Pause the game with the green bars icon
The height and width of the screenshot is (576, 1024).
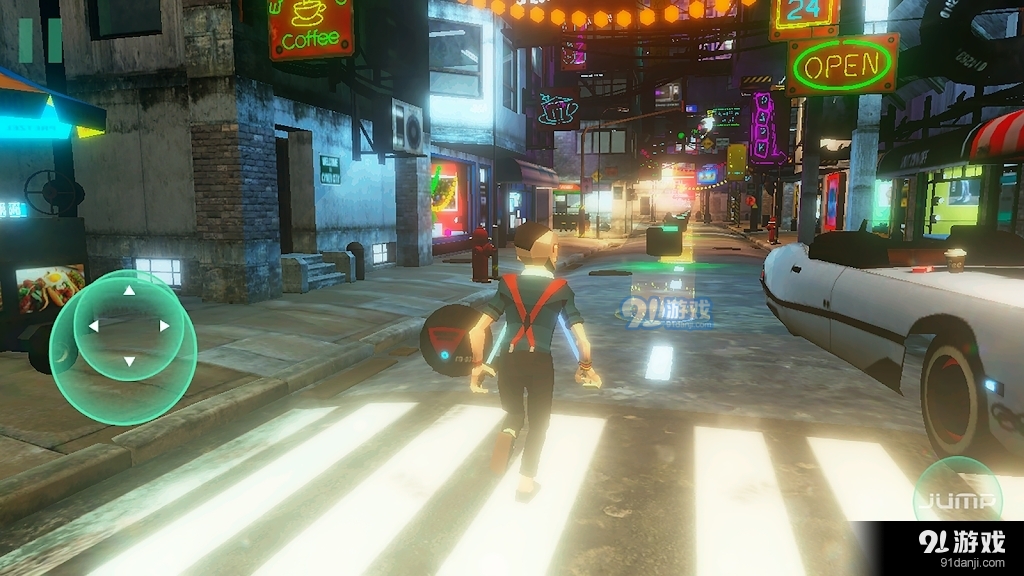click(41, 40)
